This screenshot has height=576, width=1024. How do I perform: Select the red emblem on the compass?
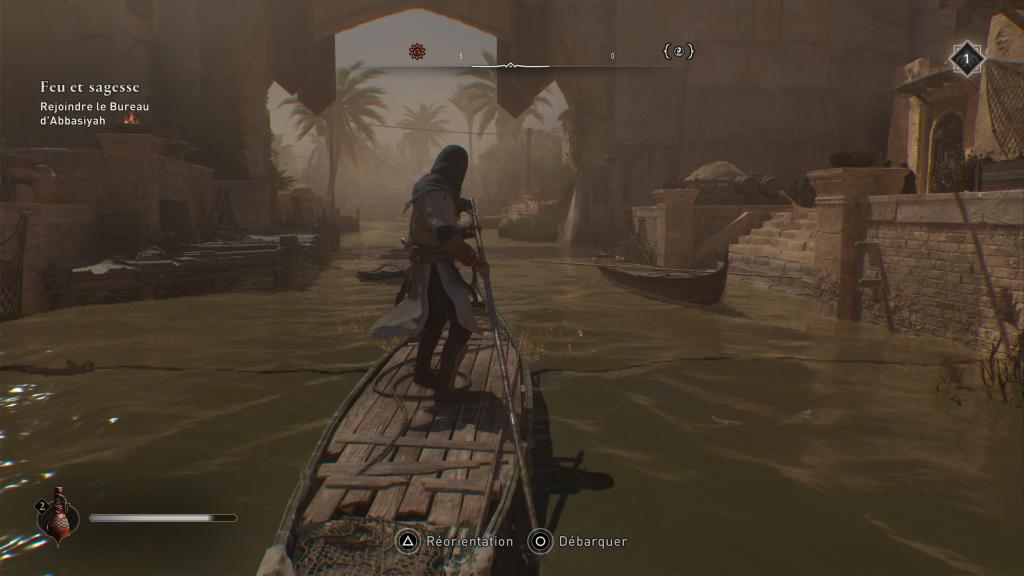click(417, 51)
